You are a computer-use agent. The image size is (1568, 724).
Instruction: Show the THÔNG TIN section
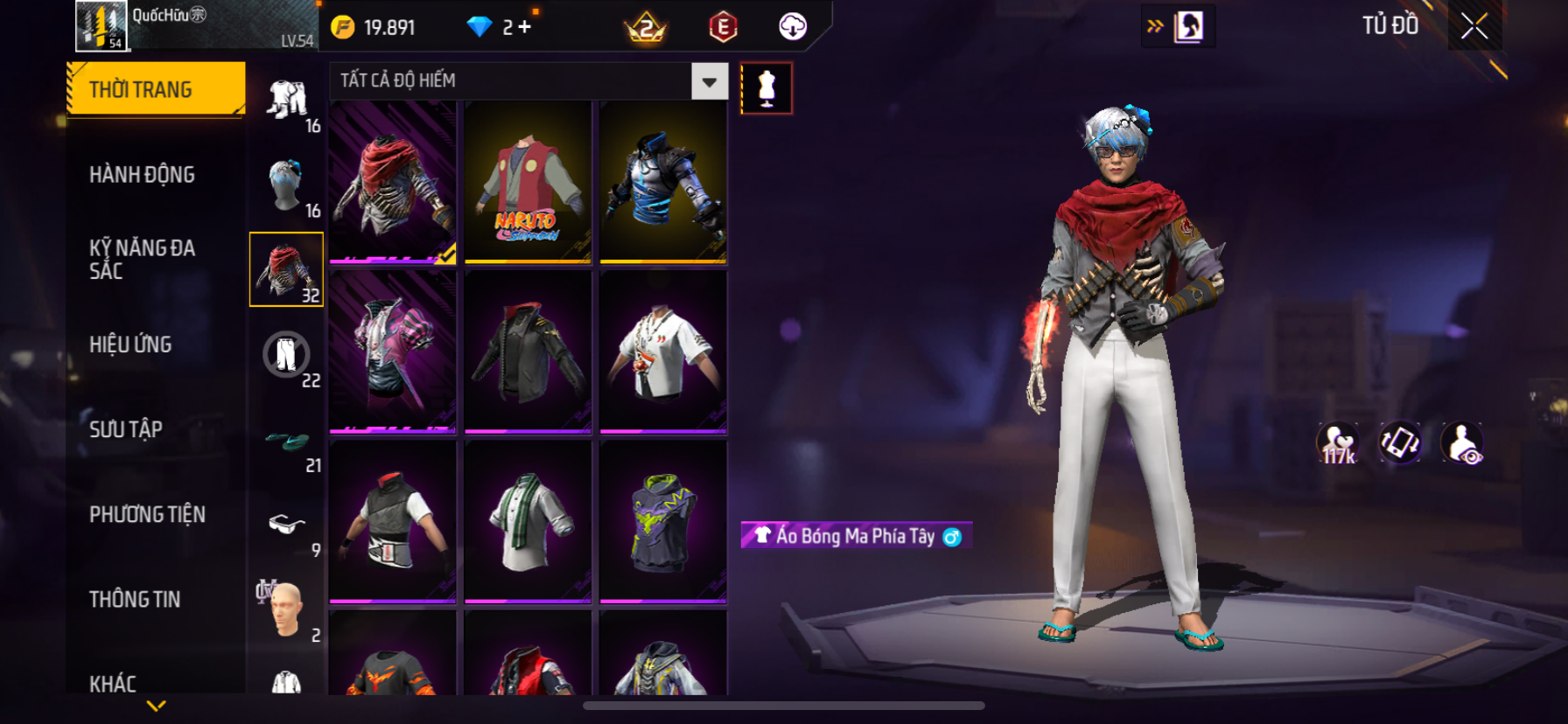tap(135, 599)
